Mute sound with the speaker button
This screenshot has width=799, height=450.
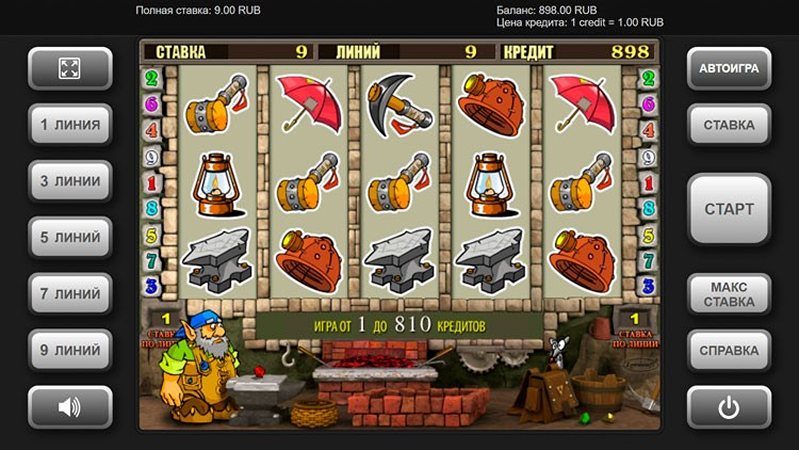tap(69, 407)
